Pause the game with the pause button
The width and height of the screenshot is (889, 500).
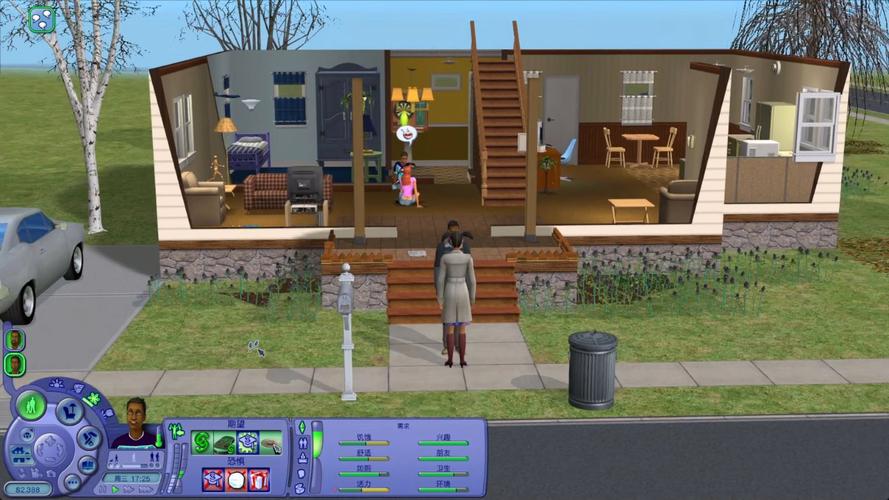click(104, 490)
